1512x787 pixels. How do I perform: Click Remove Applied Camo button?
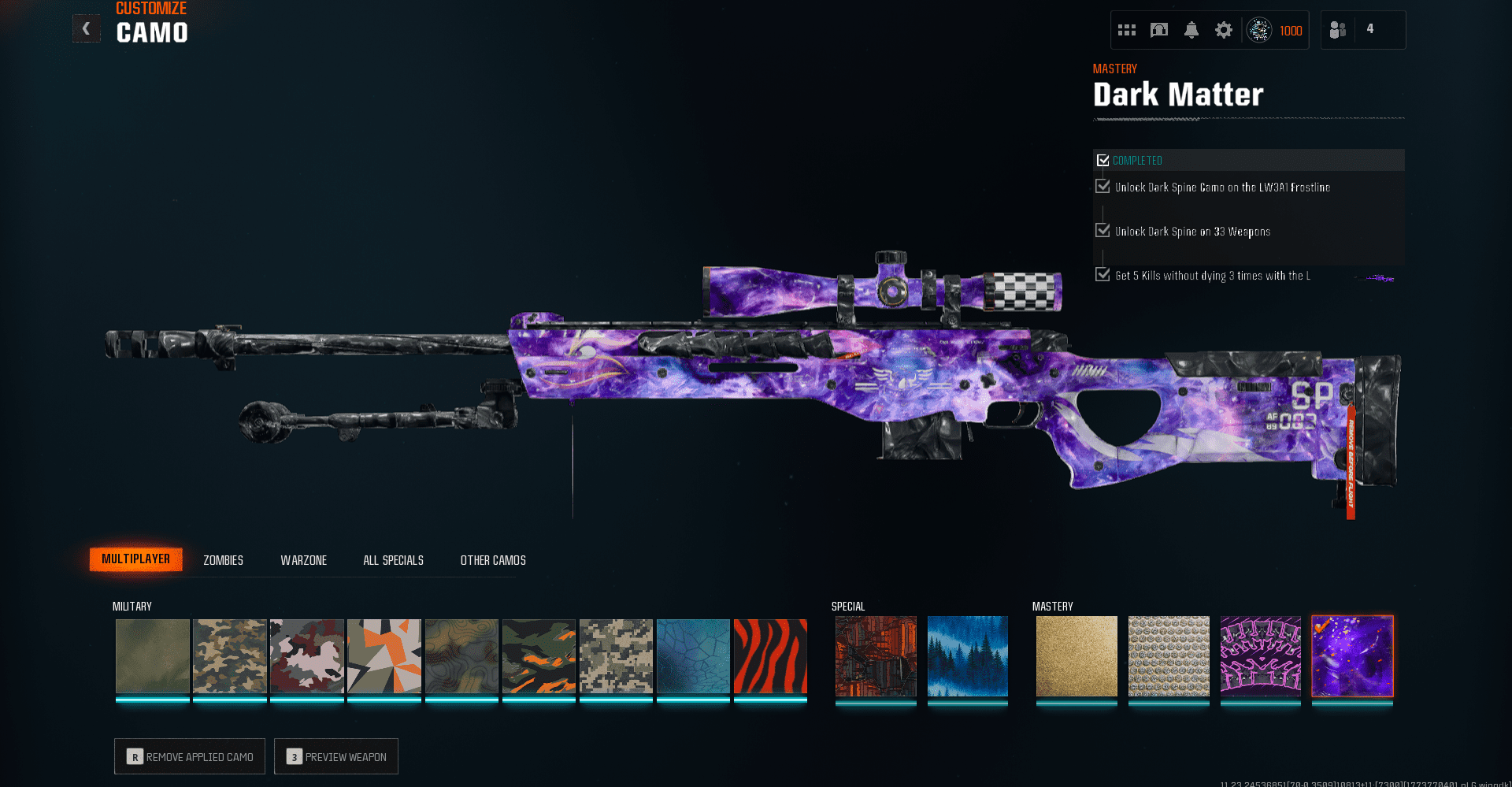pyautogui.click(x=190, y=756)
